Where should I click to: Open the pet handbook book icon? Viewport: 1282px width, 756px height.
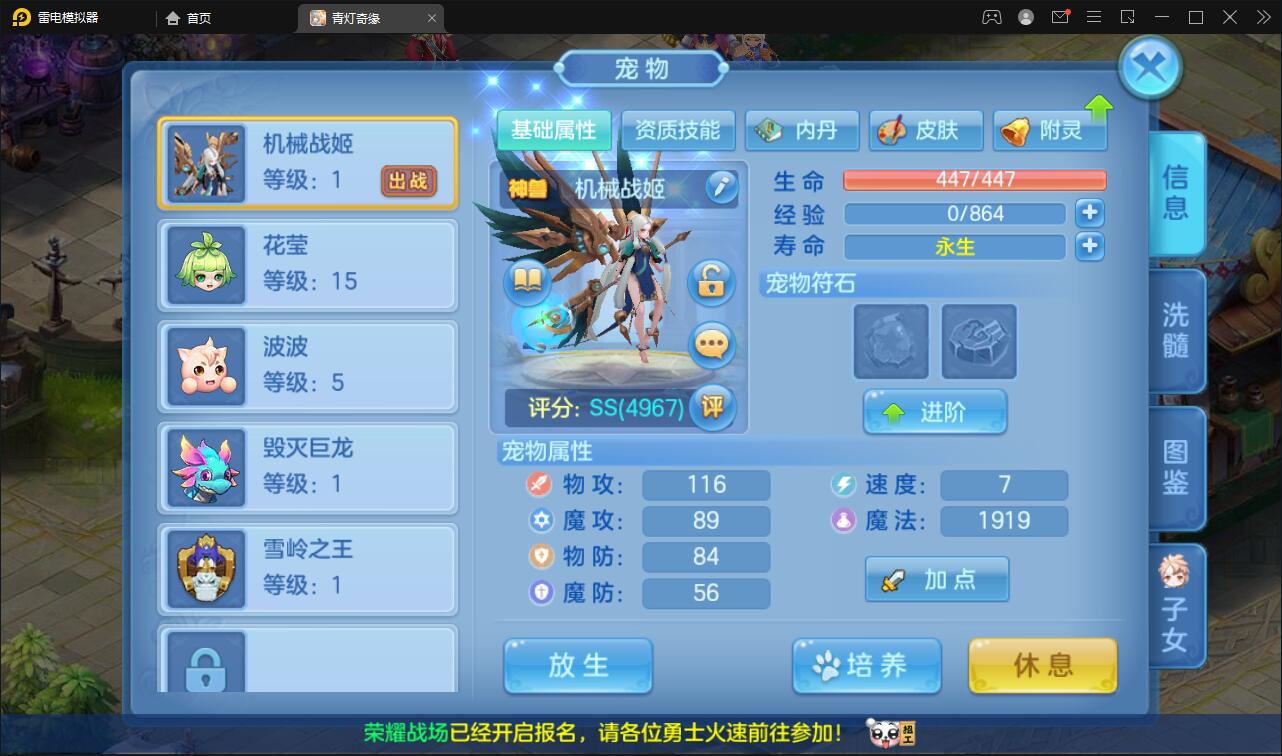pos(527,282)
